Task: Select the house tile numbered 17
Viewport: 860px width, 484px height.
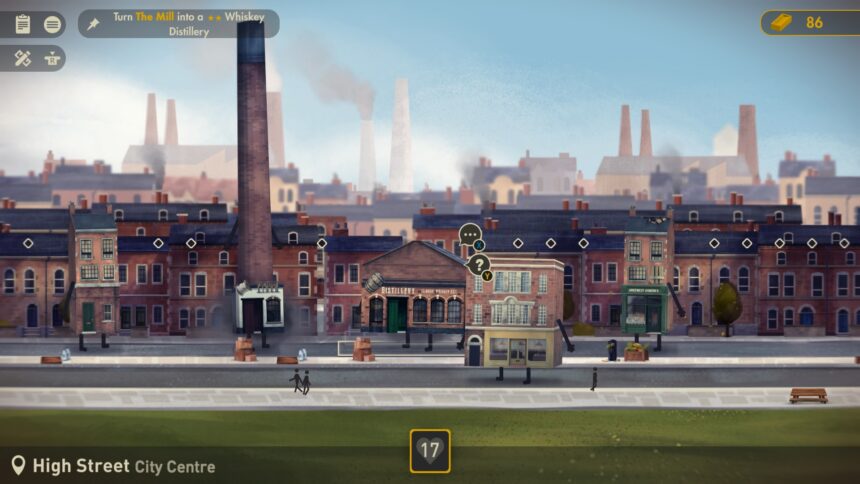Action: click(x=430, y=451)
